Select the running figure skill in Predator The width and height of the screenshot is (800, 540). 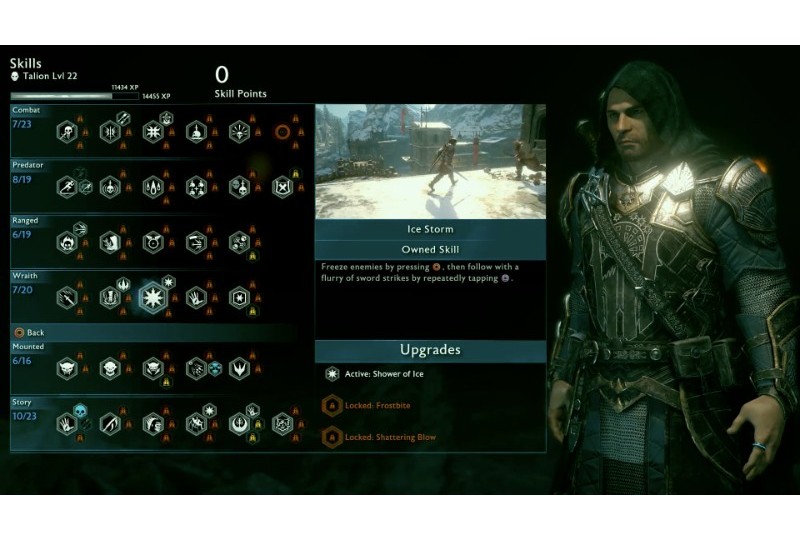click(x=67, y=187)
